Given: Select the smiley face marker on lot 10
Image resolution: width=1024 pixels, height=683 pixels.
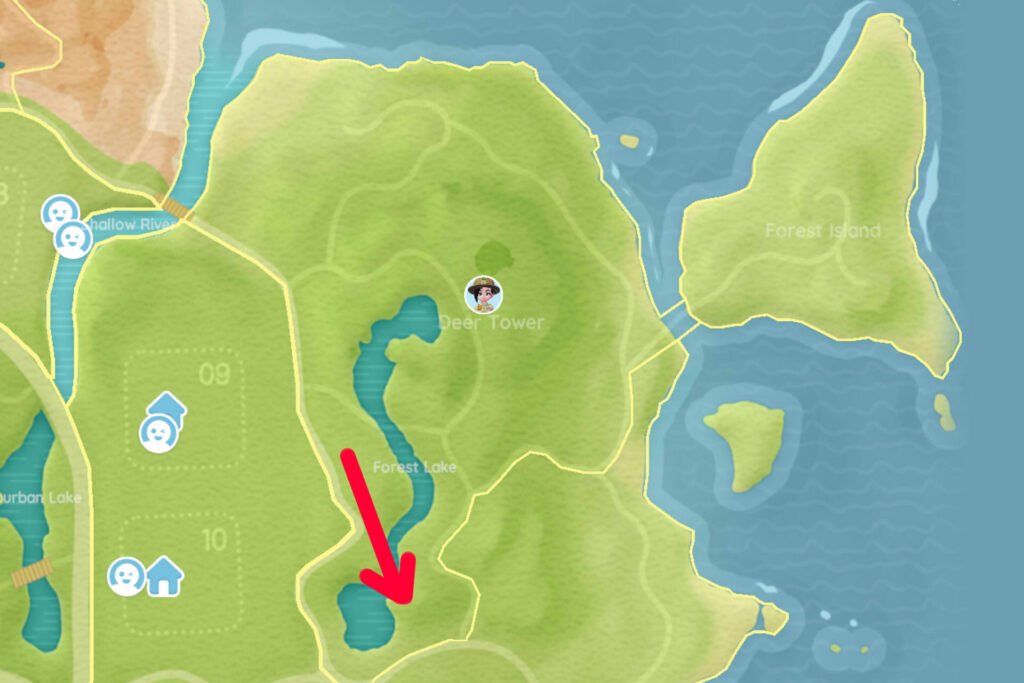Looking at the screenshot, I should [127, 577].
